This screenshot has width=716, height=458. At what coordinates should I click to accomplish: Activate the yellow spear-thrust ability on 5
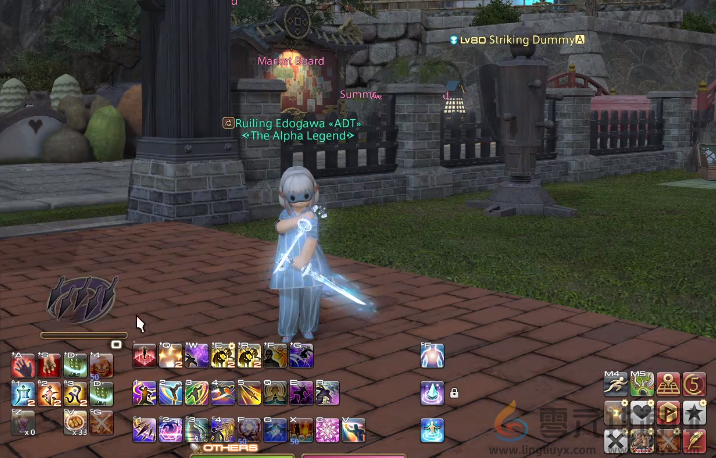click(249, 392)
